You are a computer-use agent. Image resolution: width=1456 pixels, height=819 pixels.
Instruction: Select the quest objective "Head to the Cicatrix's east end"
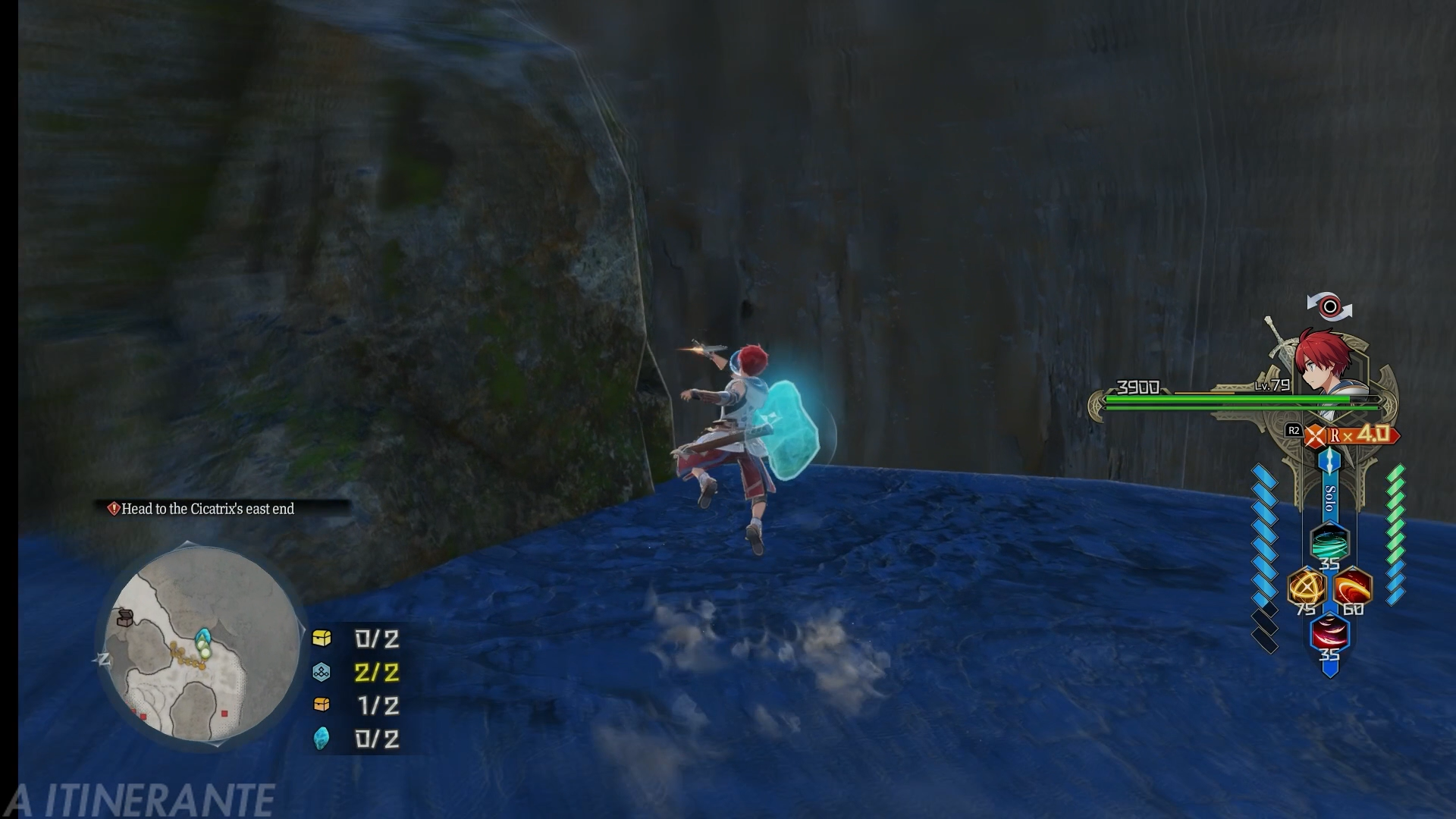tap(207, 509)
